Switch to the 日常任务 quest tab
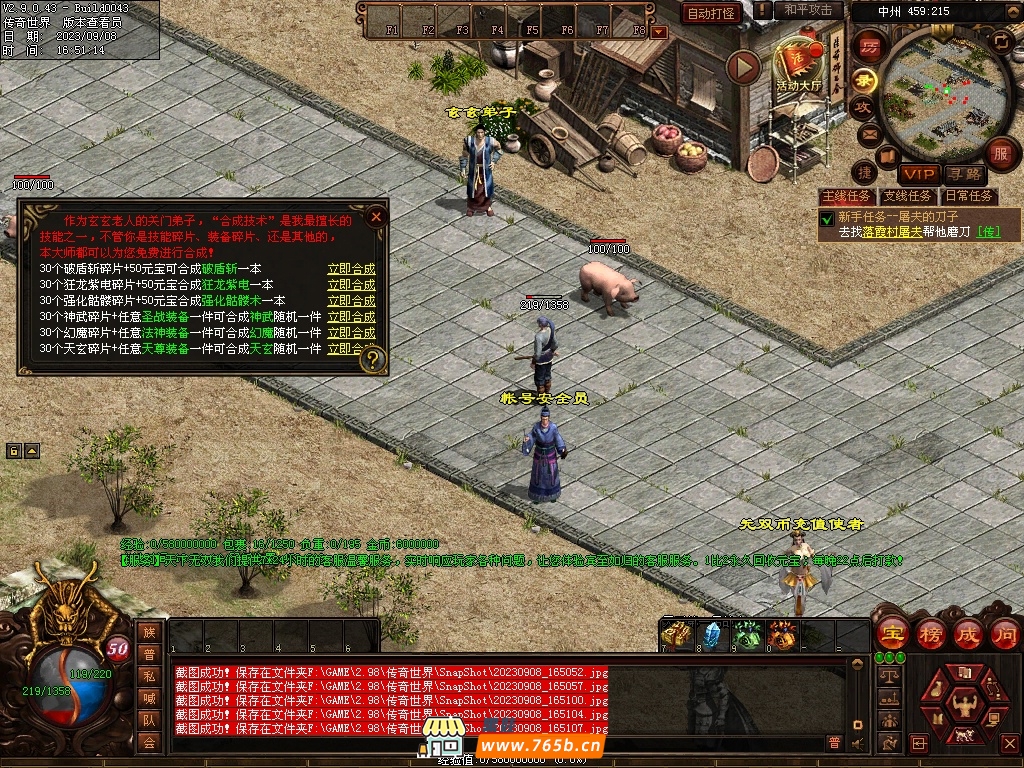The image size is (1024, 768). tap(969, 197)
